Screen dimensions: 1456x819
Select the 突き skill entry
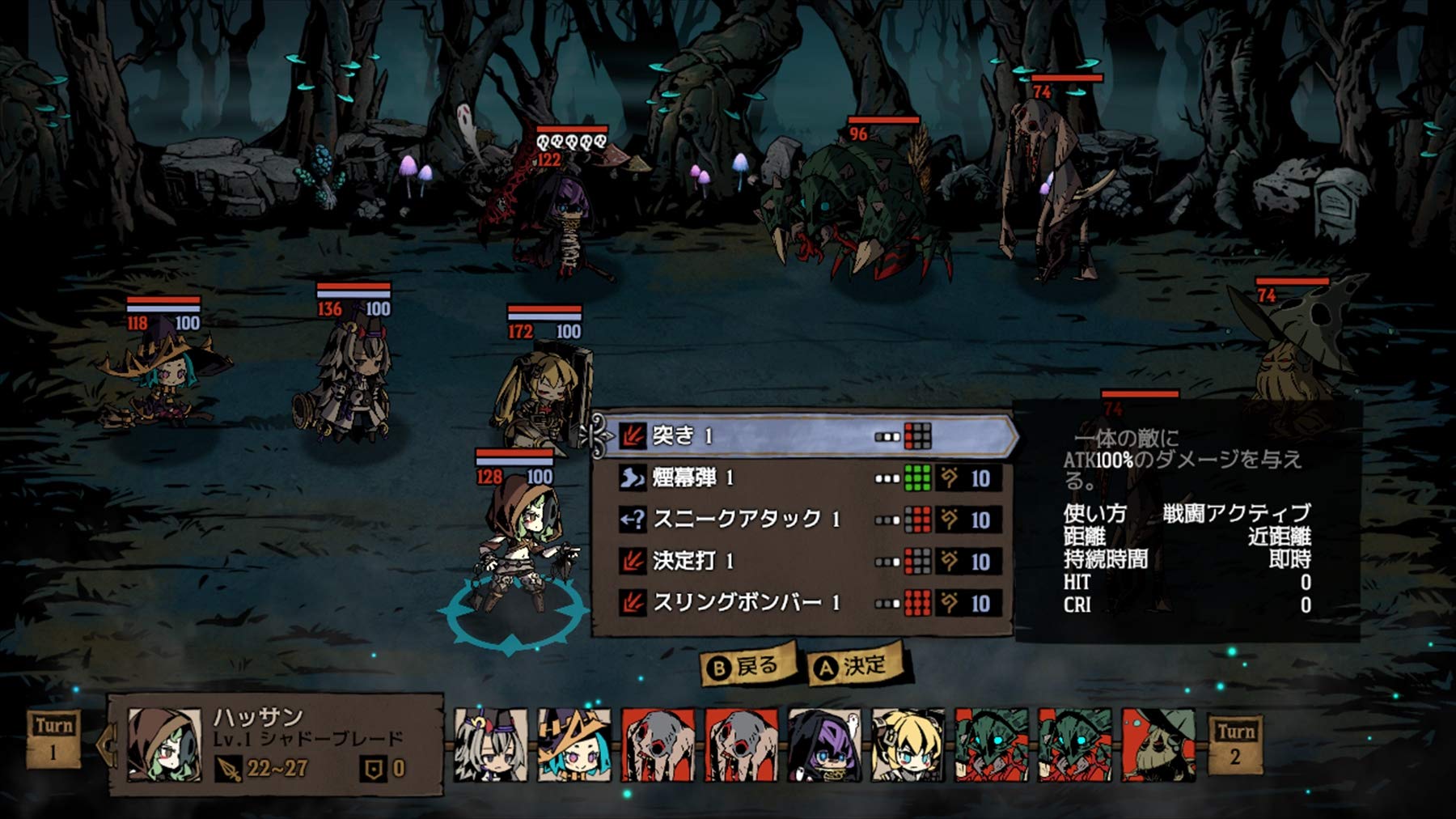801,436
